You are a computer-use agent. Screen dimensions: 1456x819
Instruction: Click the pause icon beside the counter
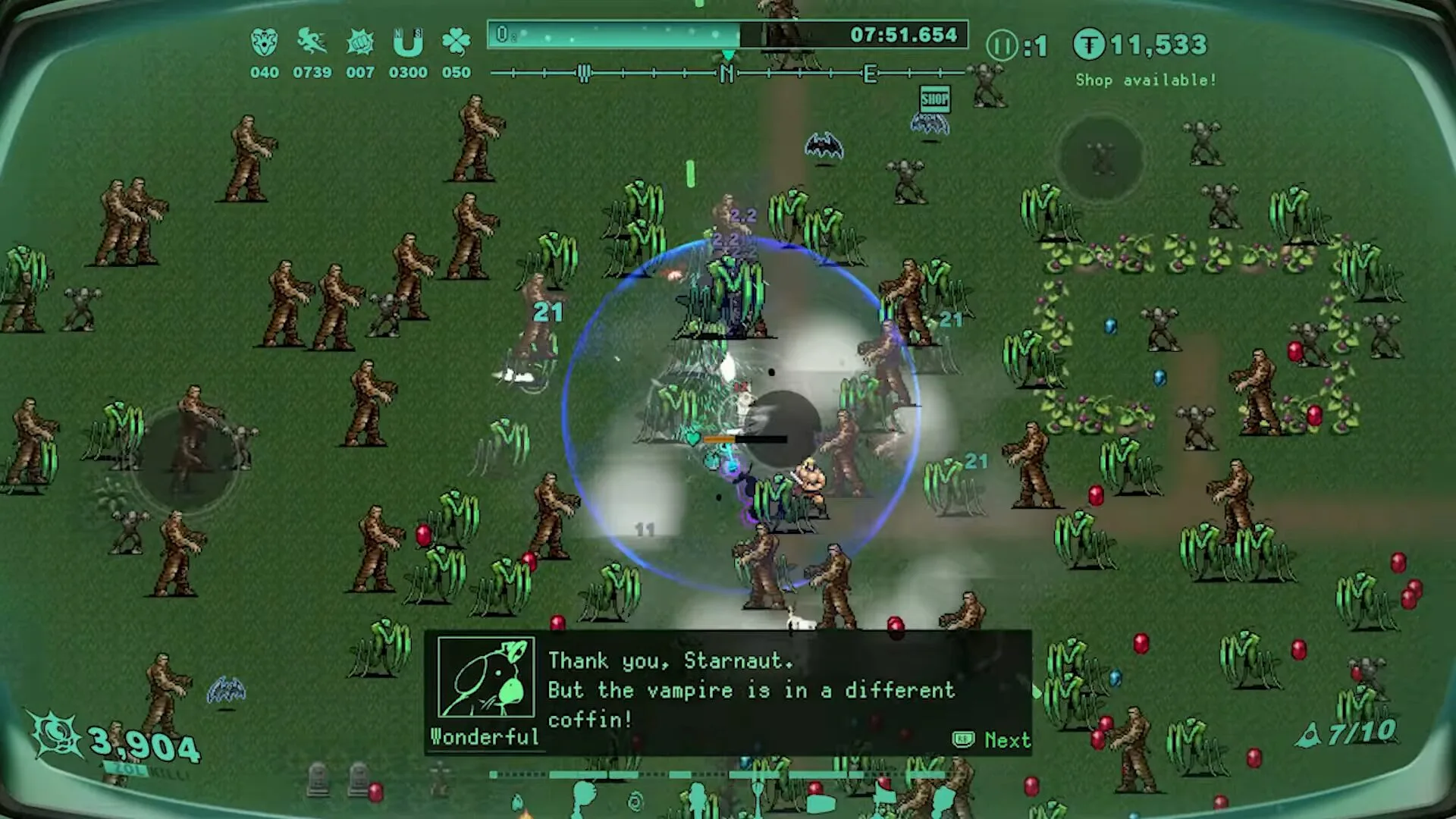(x=1002, y=46)
